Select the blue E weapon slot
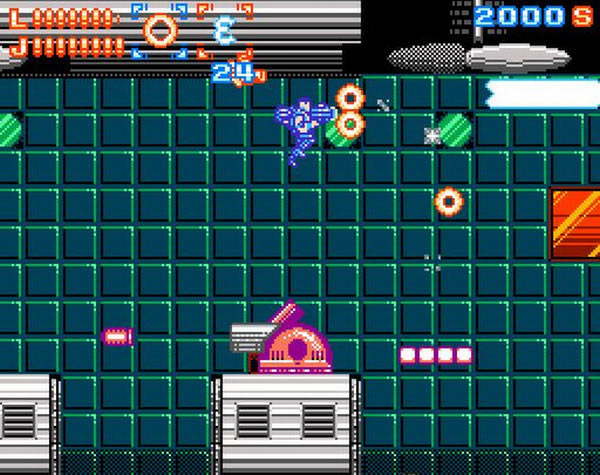 pos(223,31)
